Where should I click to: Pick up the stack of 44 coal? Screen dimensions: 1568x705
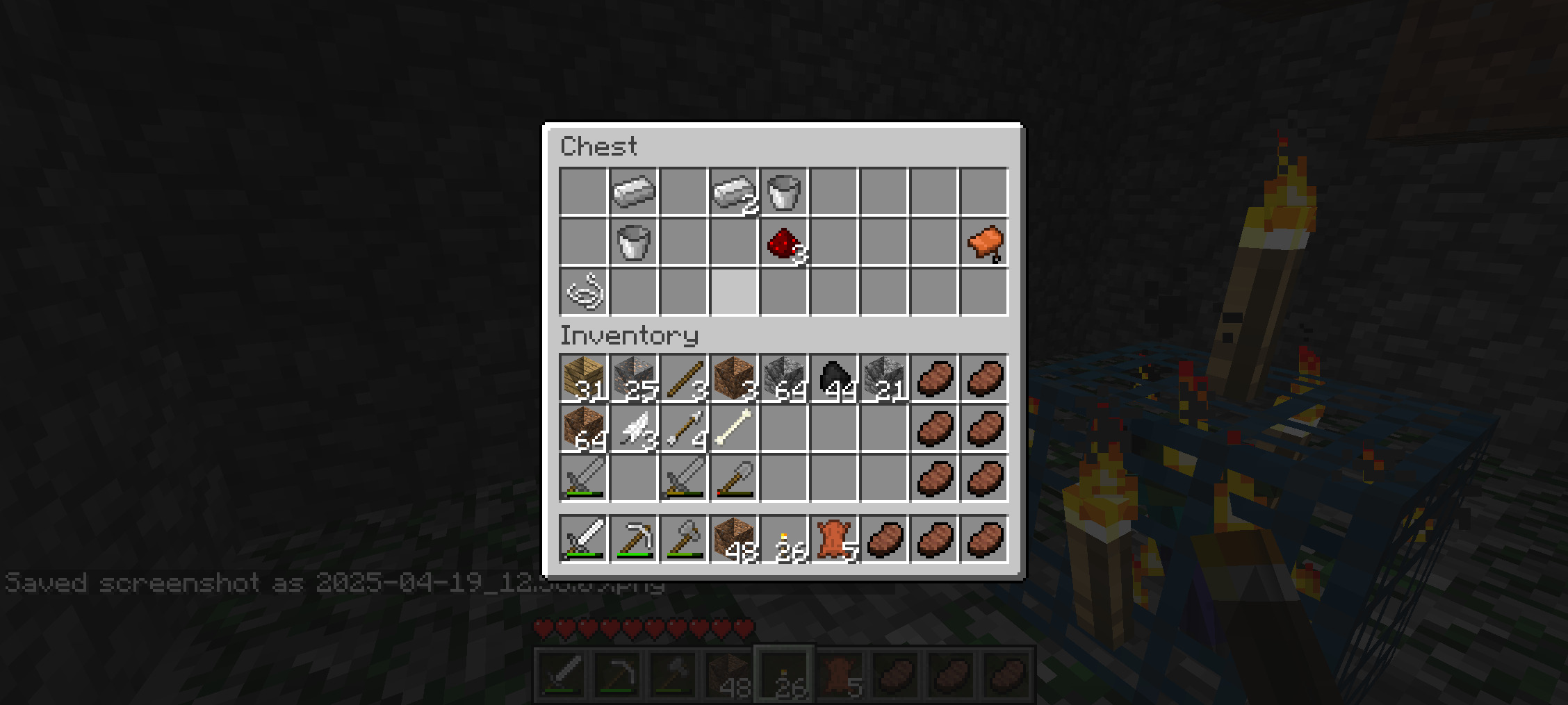pos(834,379)
